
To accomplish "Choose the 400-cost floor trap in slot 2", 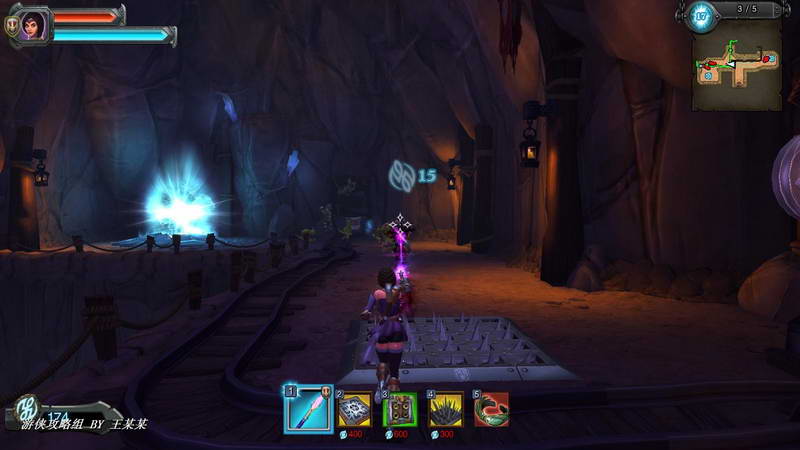I will (x=353, y=409).
